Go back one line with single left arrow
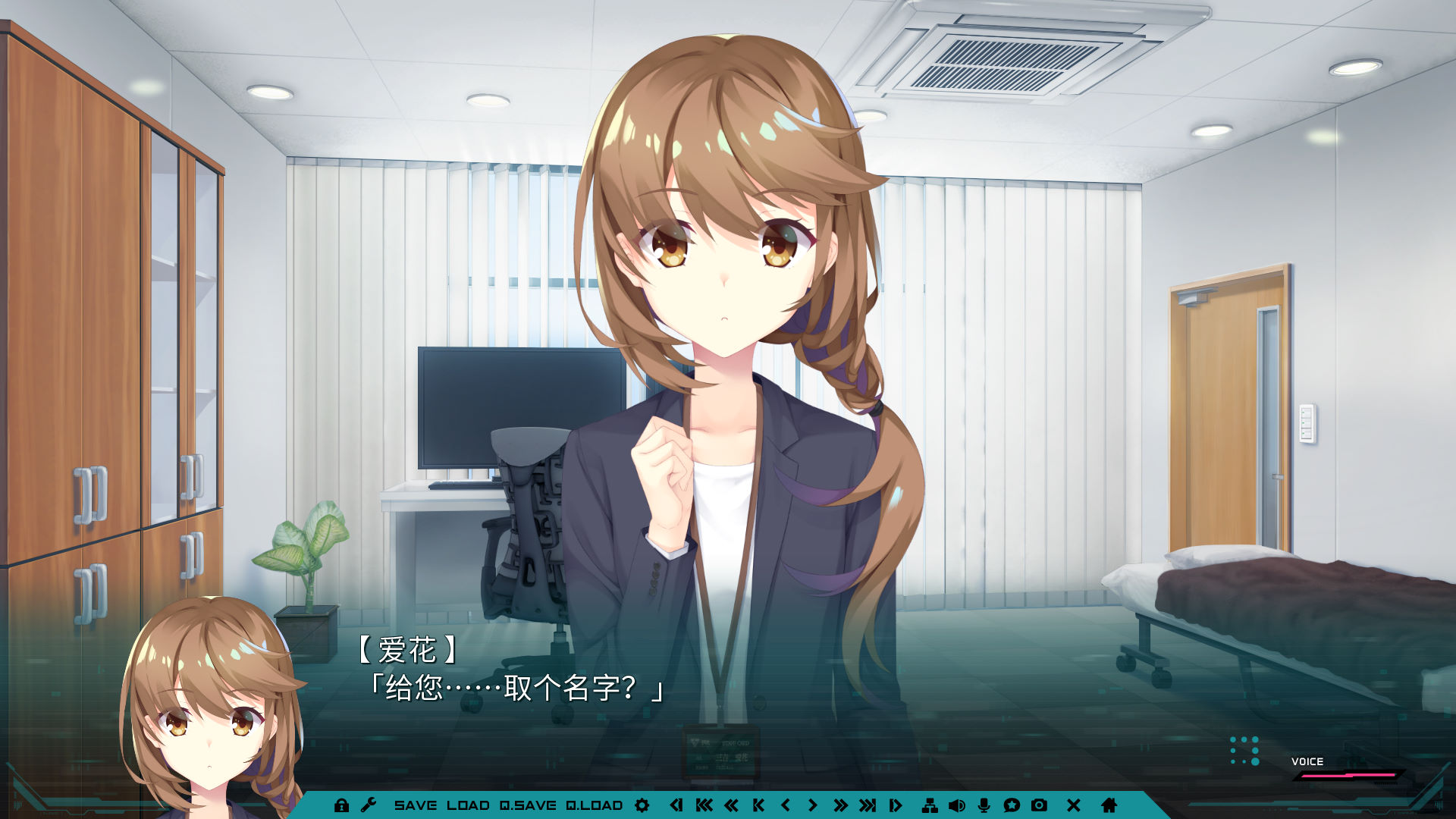1456x819 pixels. tap(786, 805)
